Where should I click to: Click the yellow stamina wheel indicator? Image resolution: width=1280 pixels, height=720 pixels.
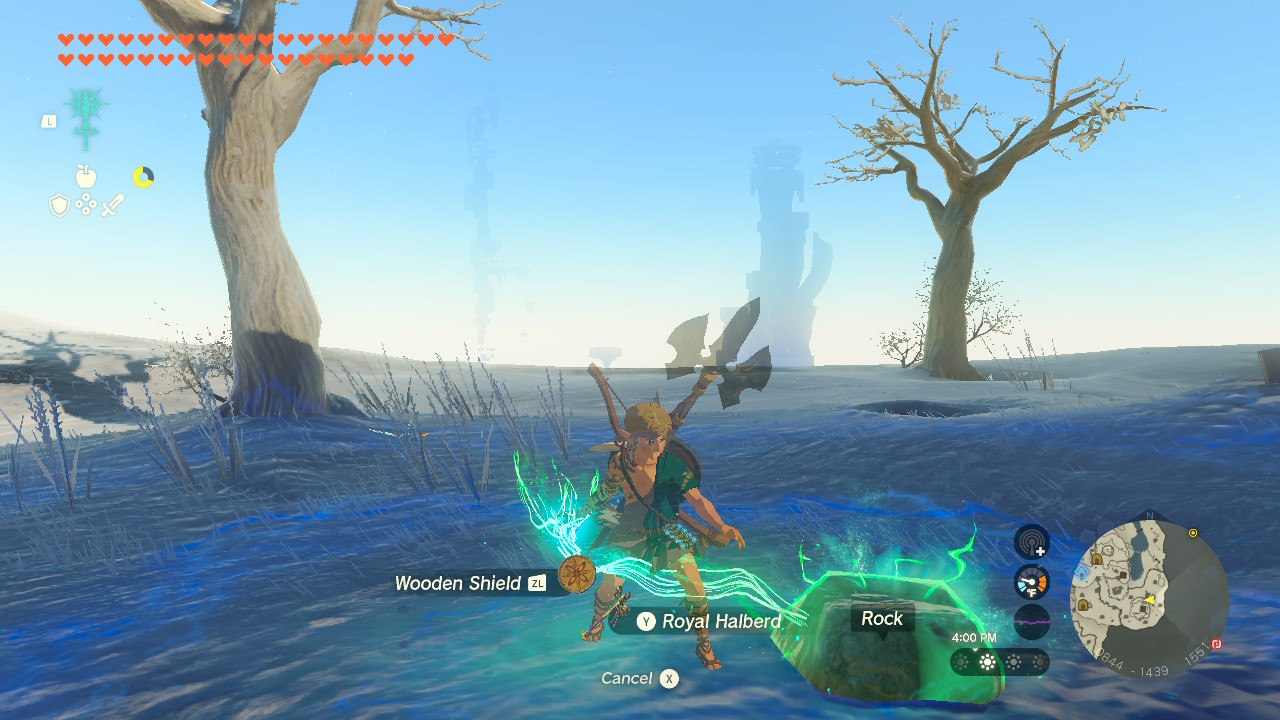click(x=144, y=176)
